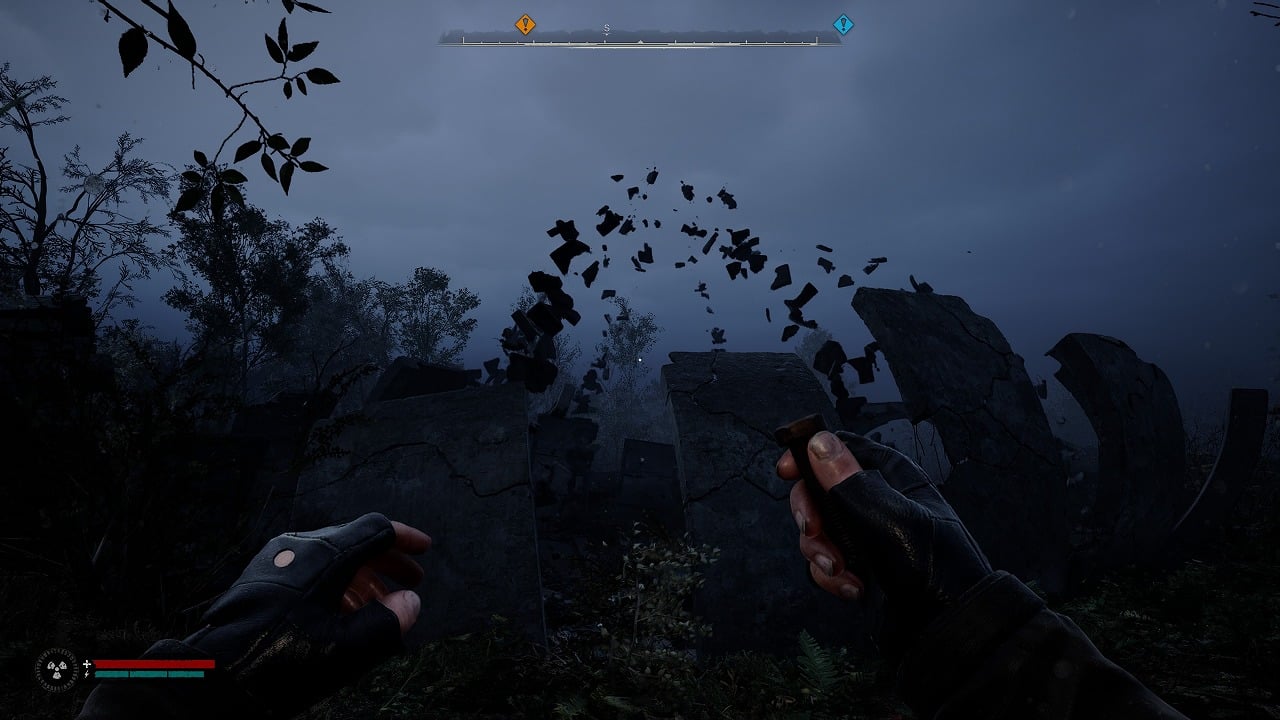Image resolution: width=1280 pixels, height=720 pixels.
Task: Click the radiation status icon
Action: click(56, 669)
